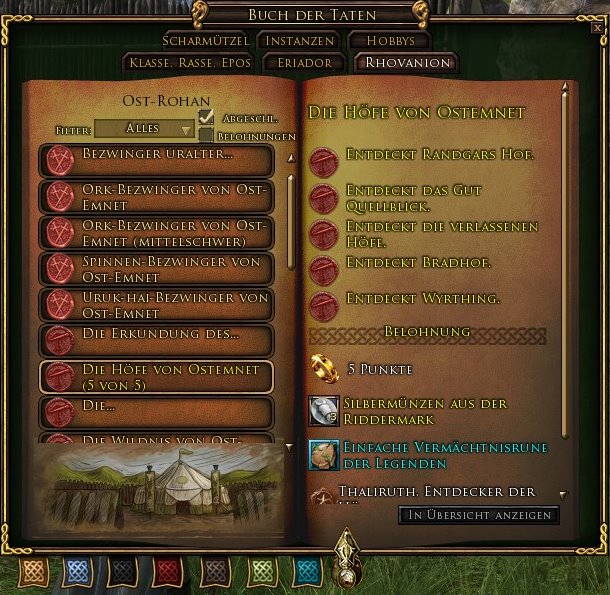Click the In Übersicht anzeigen button
This screenshot has width=610, height=595.
coord(478,515)
